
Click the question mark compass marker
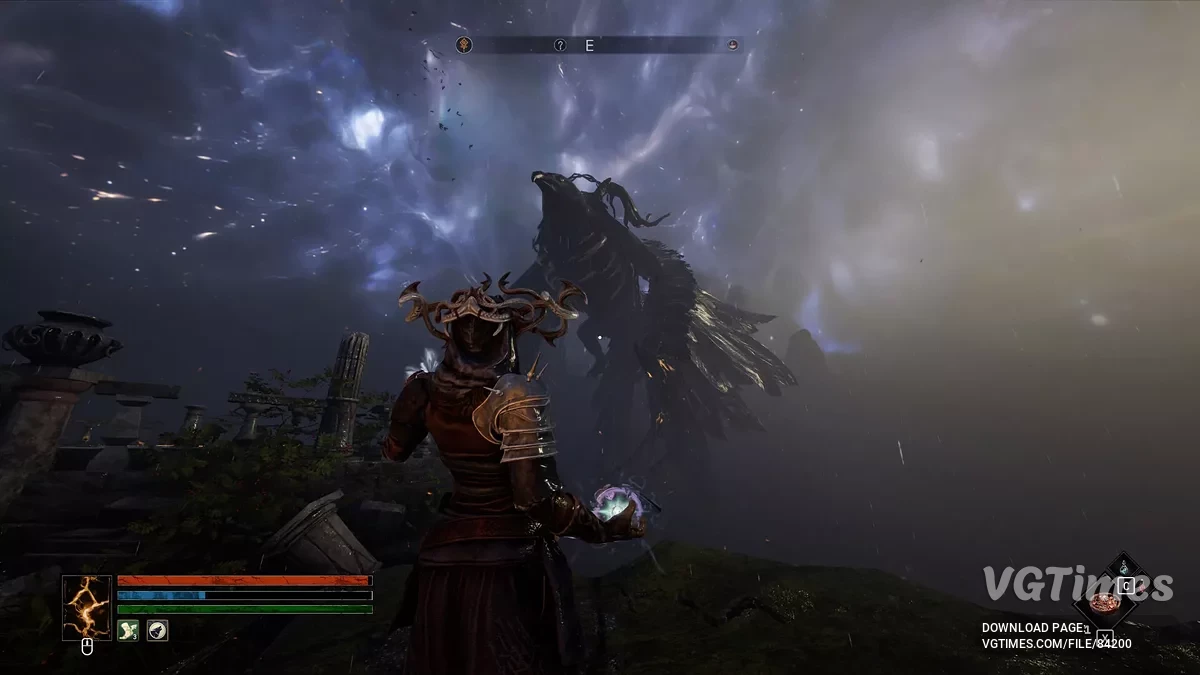[561, 45]
